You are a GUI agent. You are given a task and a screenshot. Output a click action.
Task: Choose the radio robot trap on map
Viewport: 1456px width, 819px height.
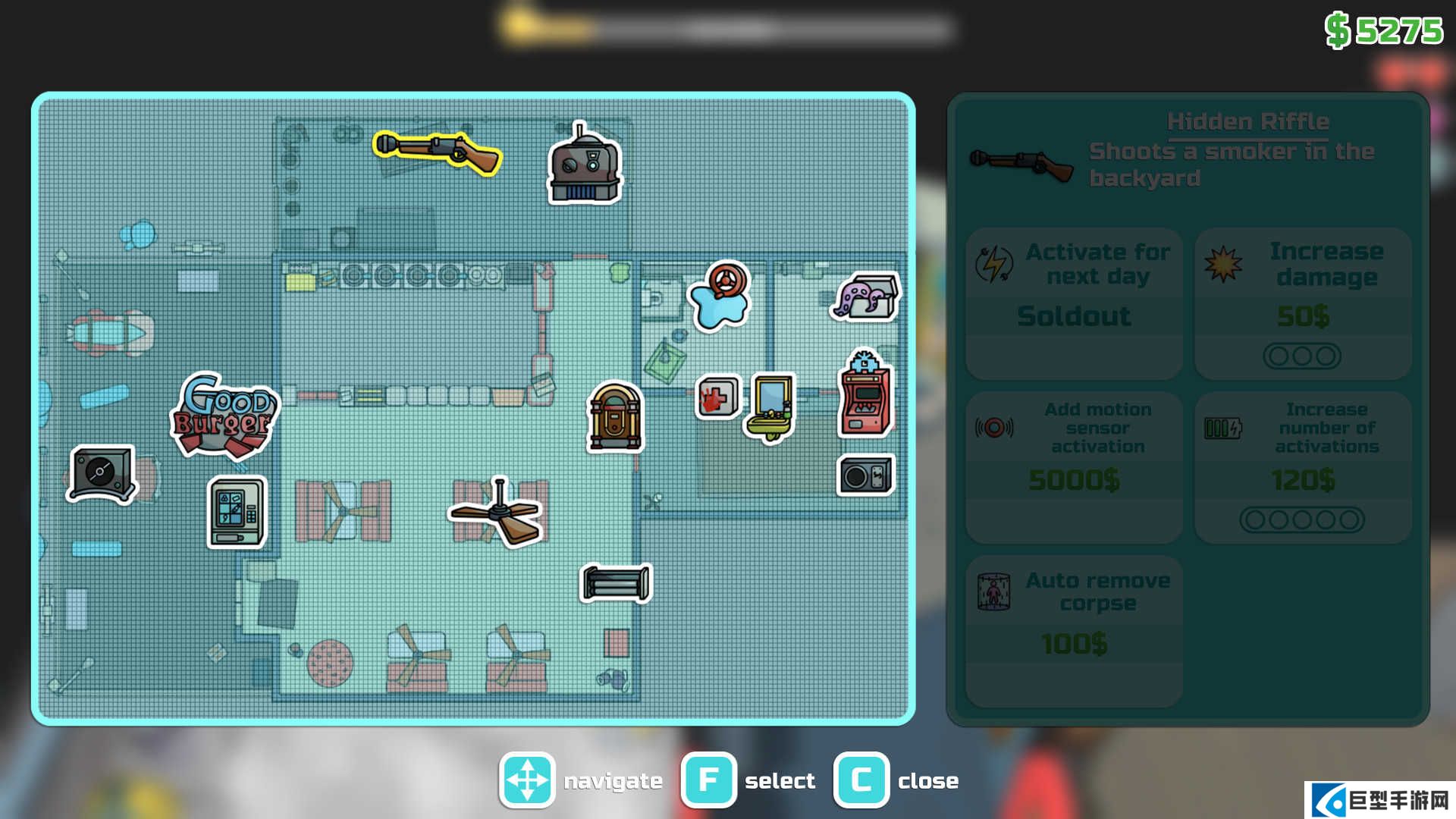tap(585, 165)
